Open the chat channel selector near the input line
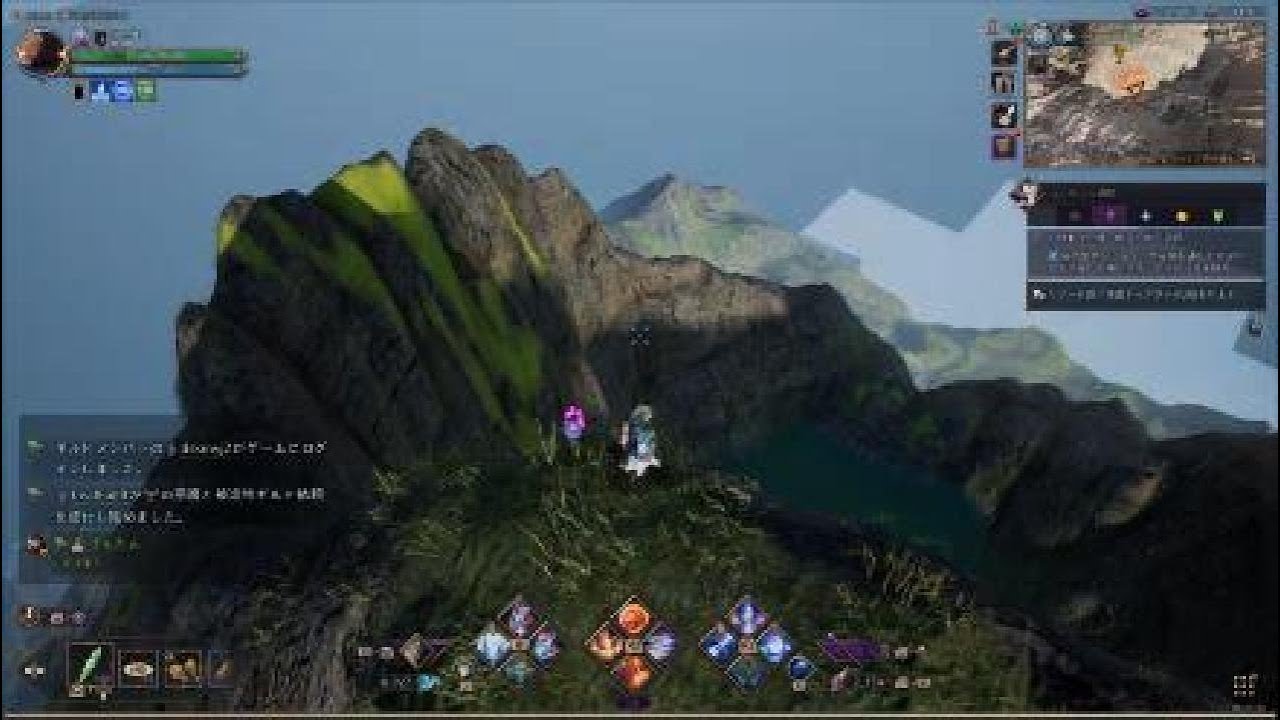 [28, 615]
